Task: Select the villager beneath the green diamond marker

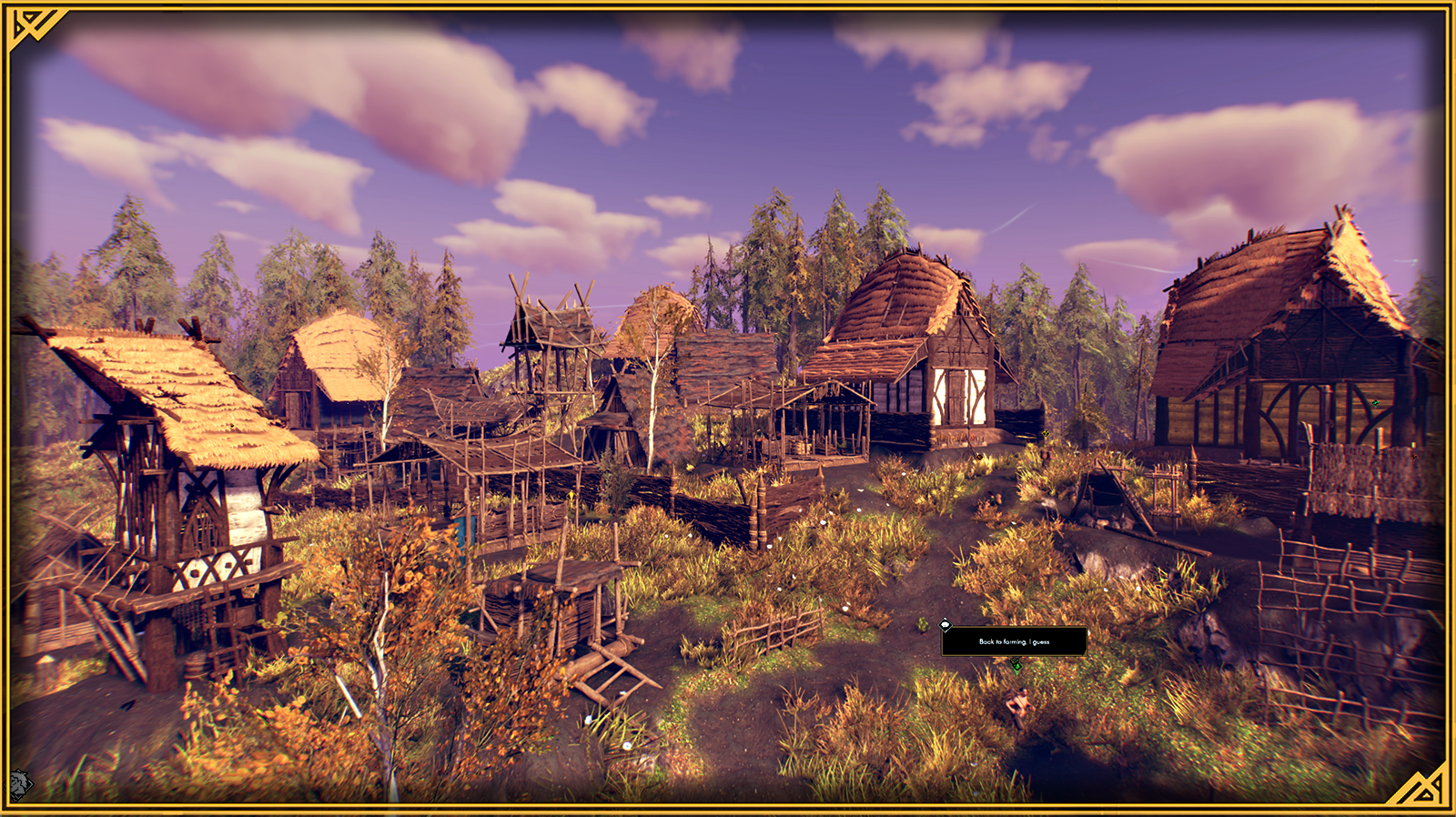Action: [1018, 702]
